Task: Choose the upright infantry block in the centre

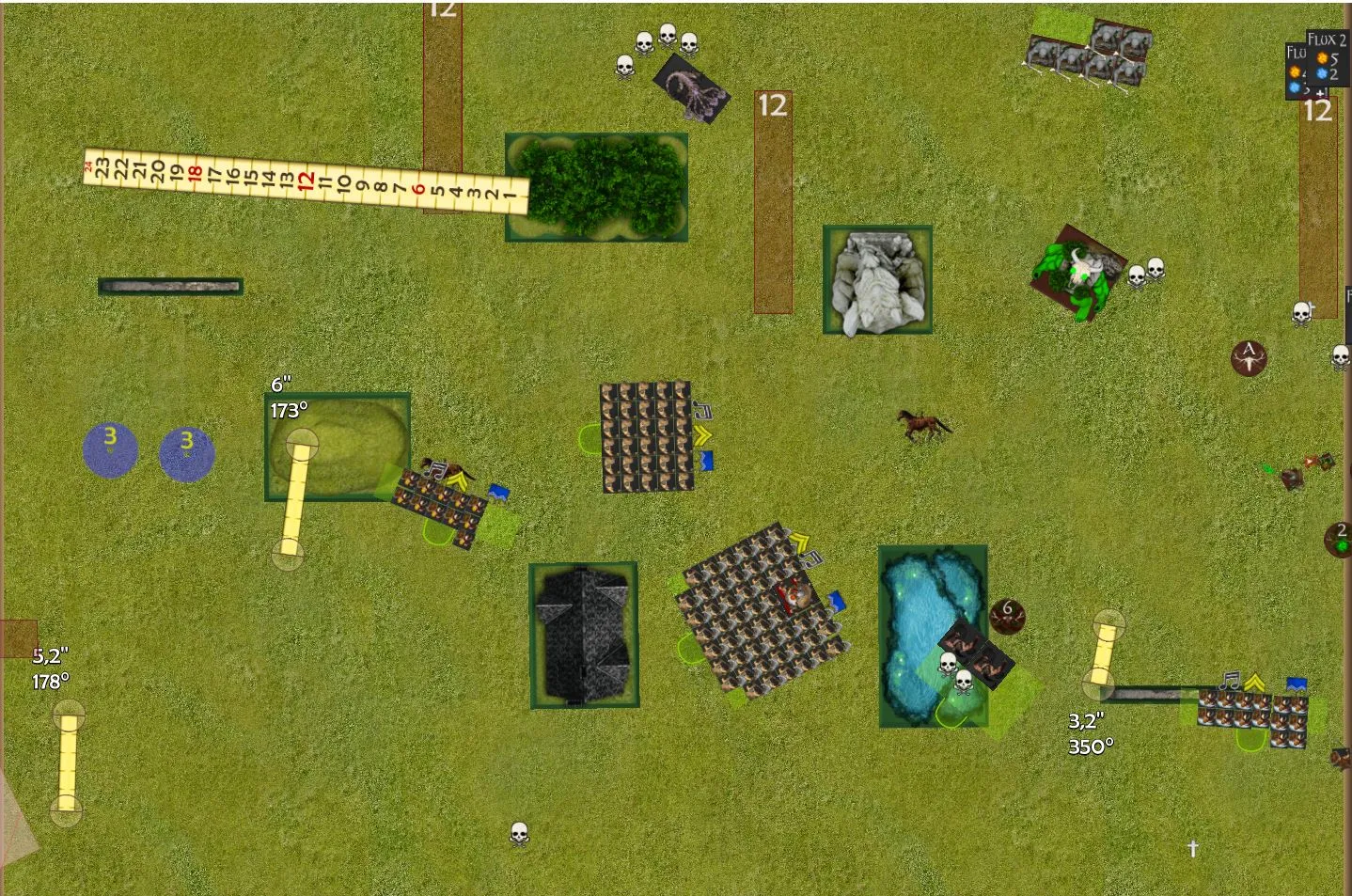Action: tap(647, 436)
